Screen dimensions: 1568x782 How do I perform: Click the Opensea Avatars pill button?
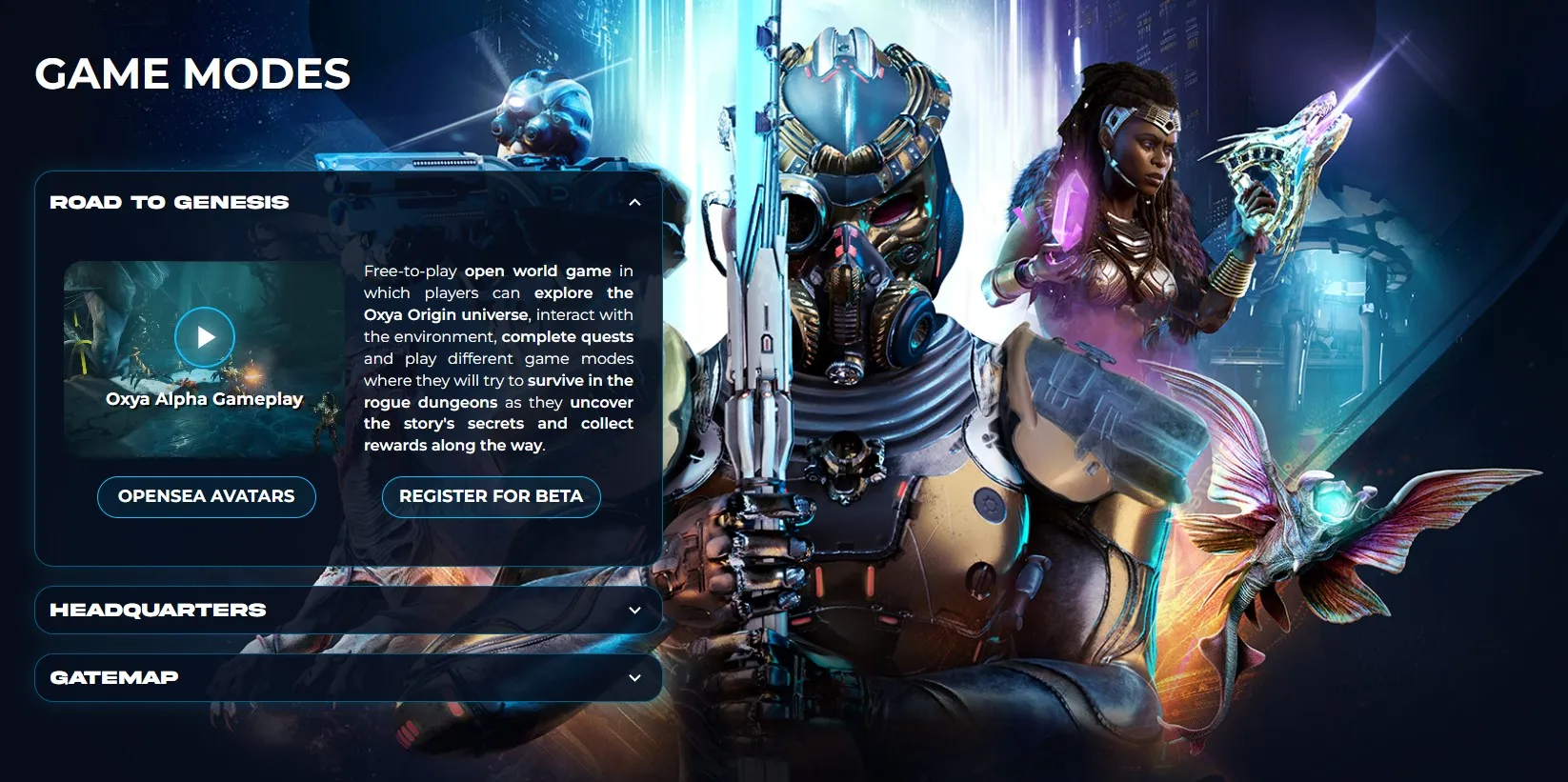pos(206,496)
